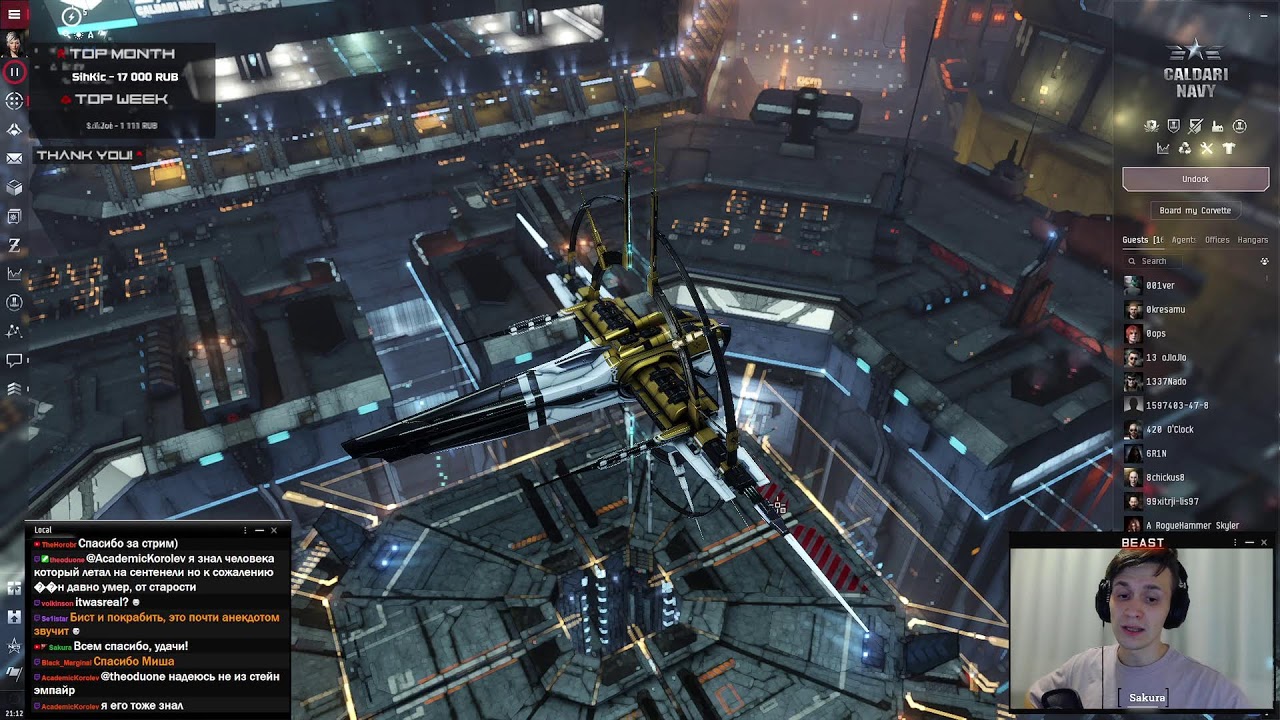Screen dimensions: 1280x720
Task: Click the Board my Corvette button
Action: (1195, 210)
